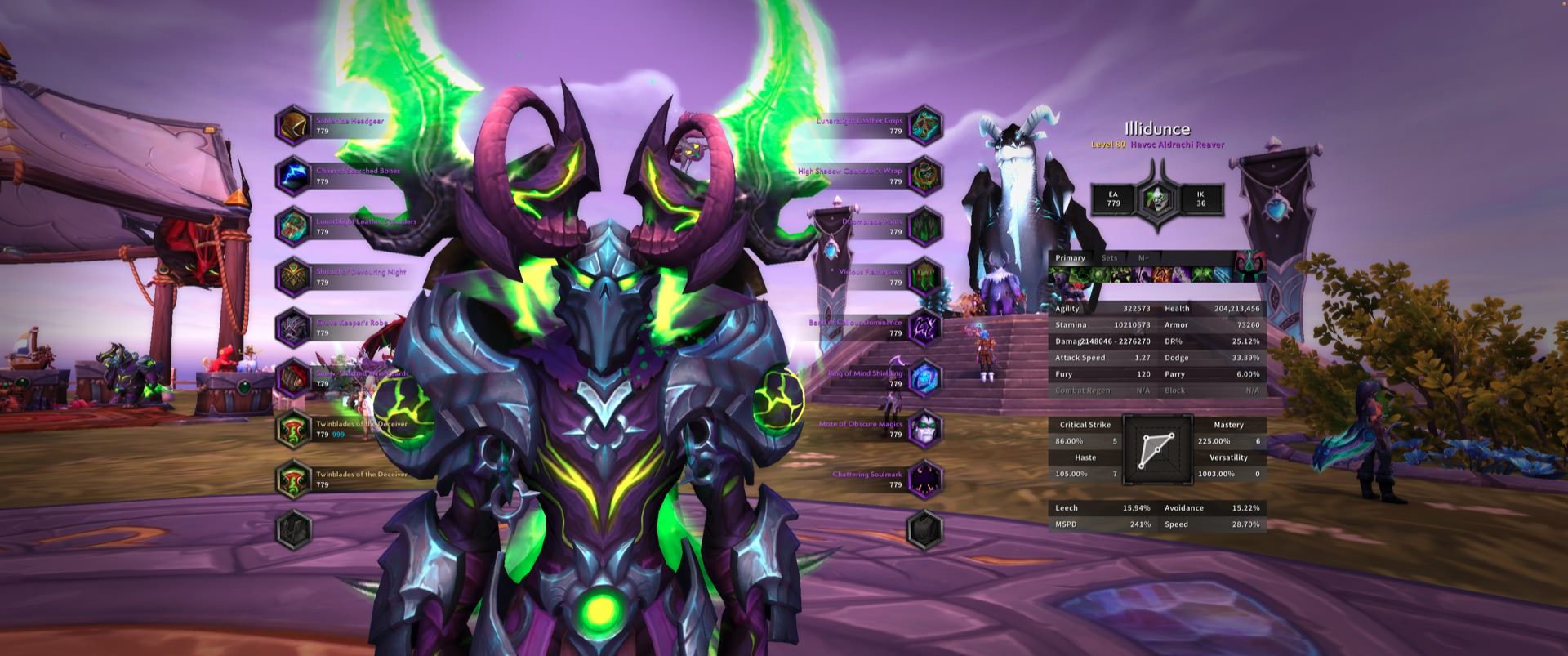
Task: Select the Lunarblight Leather Grips glove slot
Action: 925,125
